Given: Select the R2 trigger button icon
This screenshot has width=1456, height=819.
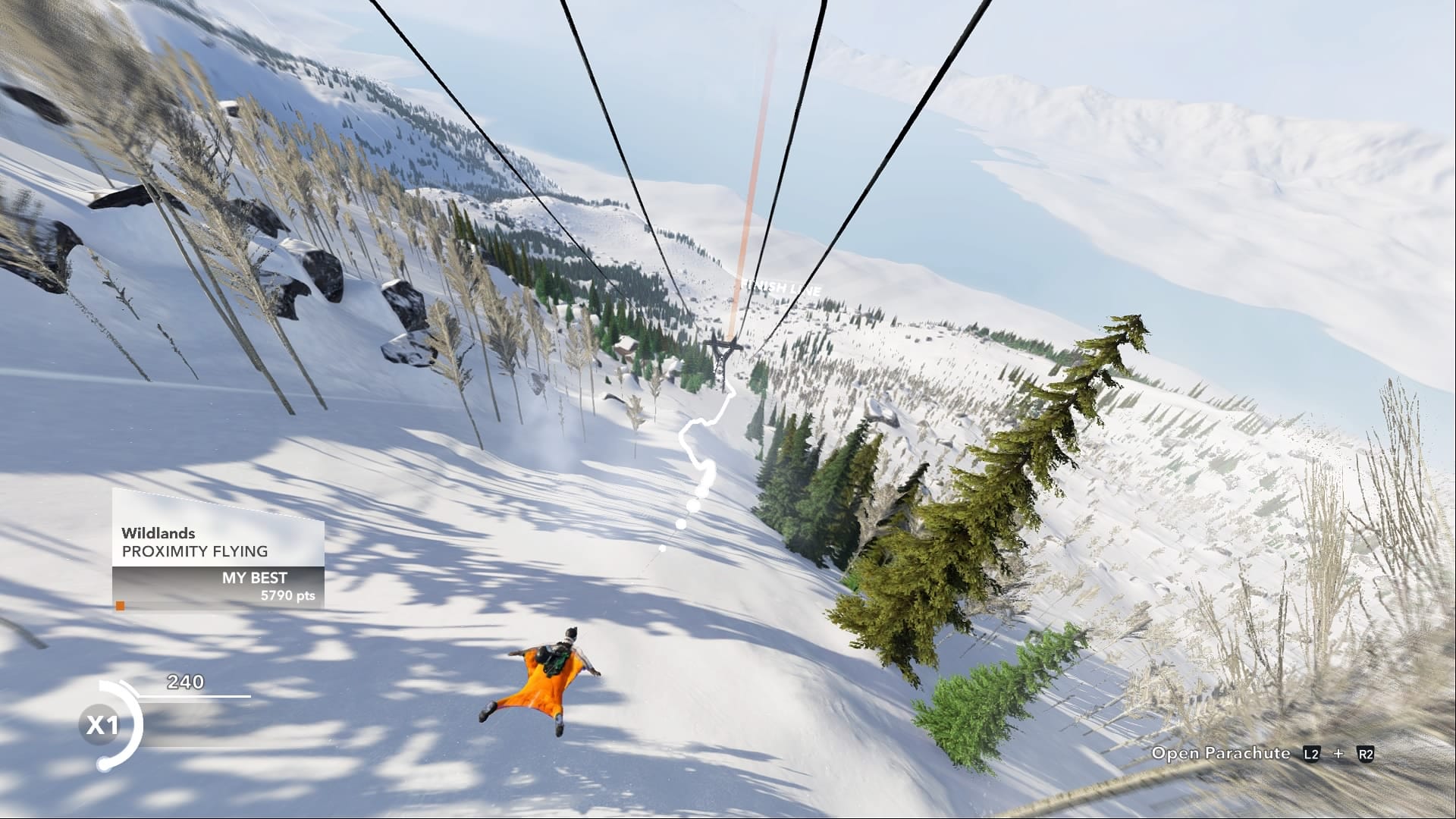Looking at the screenshot, I should click(x=1367, y=753).
